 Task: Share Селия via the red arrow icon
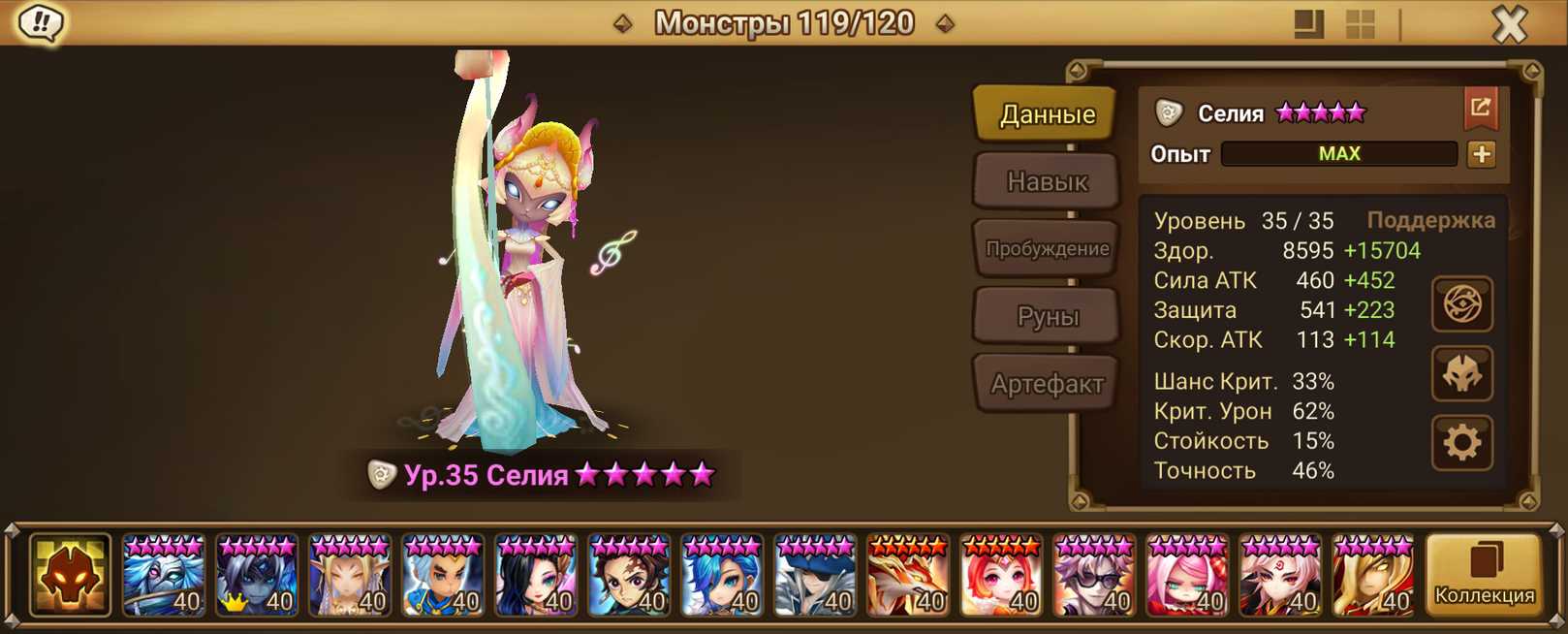click(x=1480, y=108)
